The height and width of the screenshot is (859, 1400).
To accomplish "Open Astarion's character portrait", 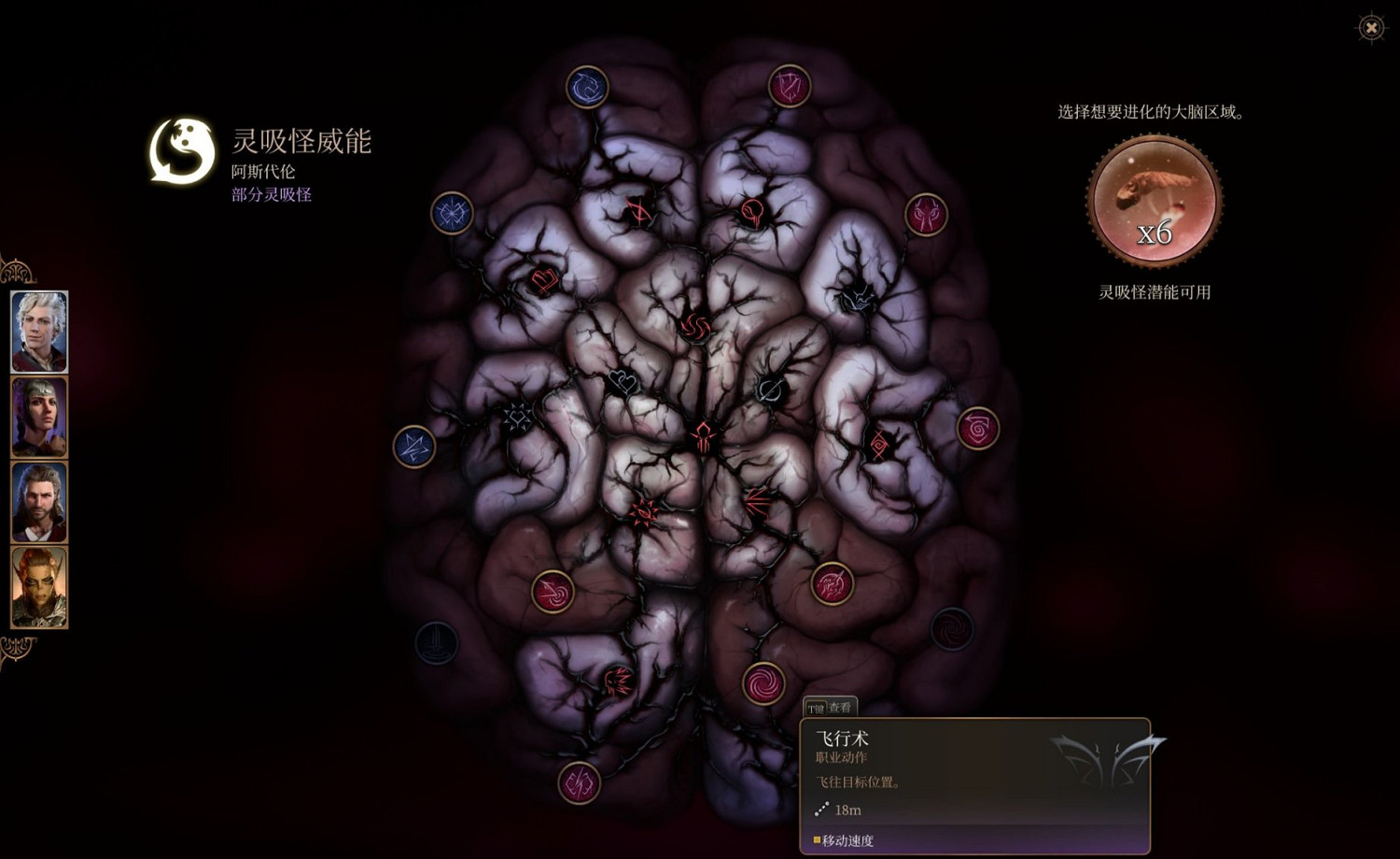I will click(x=38, y=331).
